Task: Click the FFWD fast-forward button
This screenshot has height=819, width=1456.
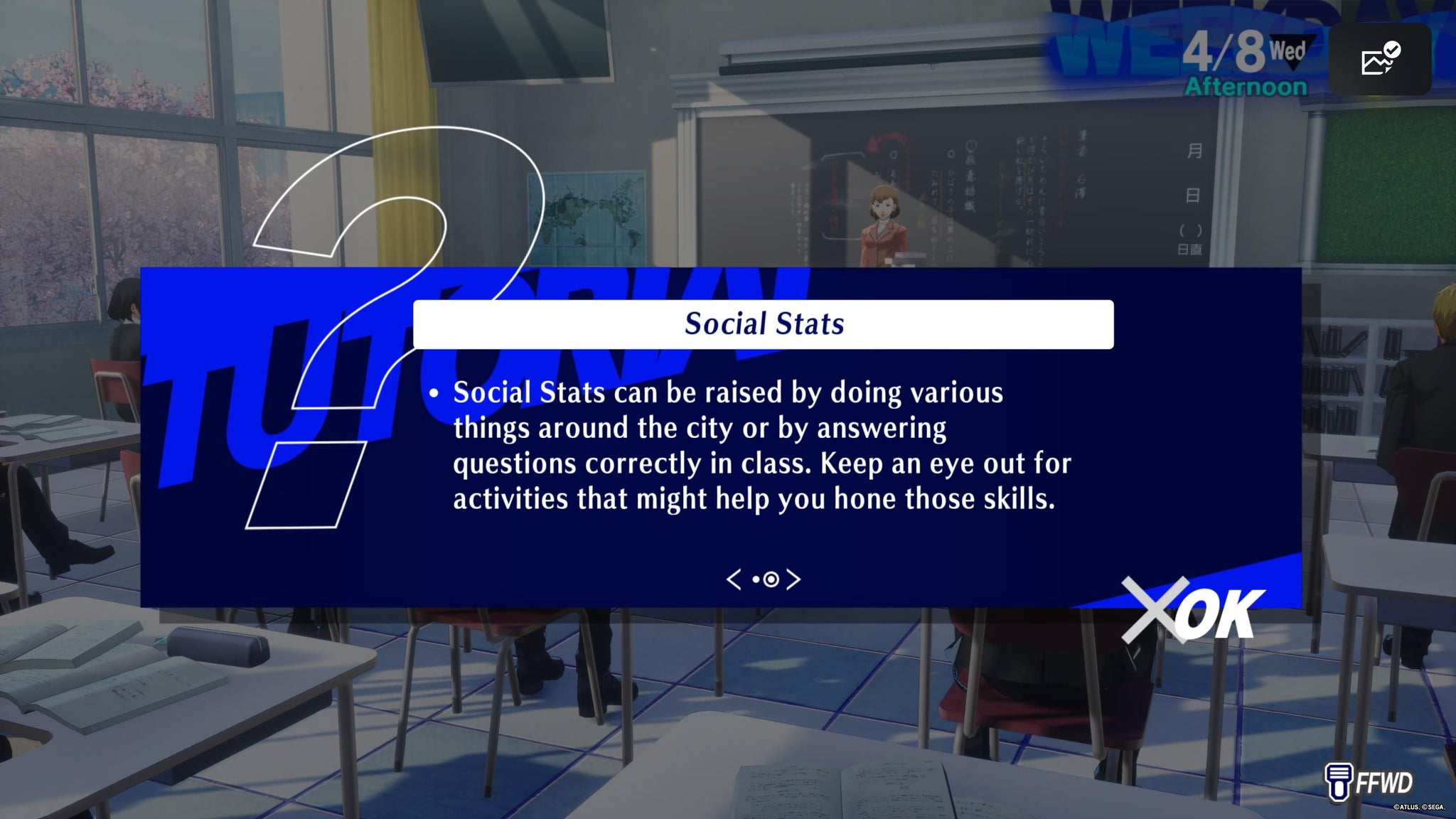Action: coord(1369,781)
